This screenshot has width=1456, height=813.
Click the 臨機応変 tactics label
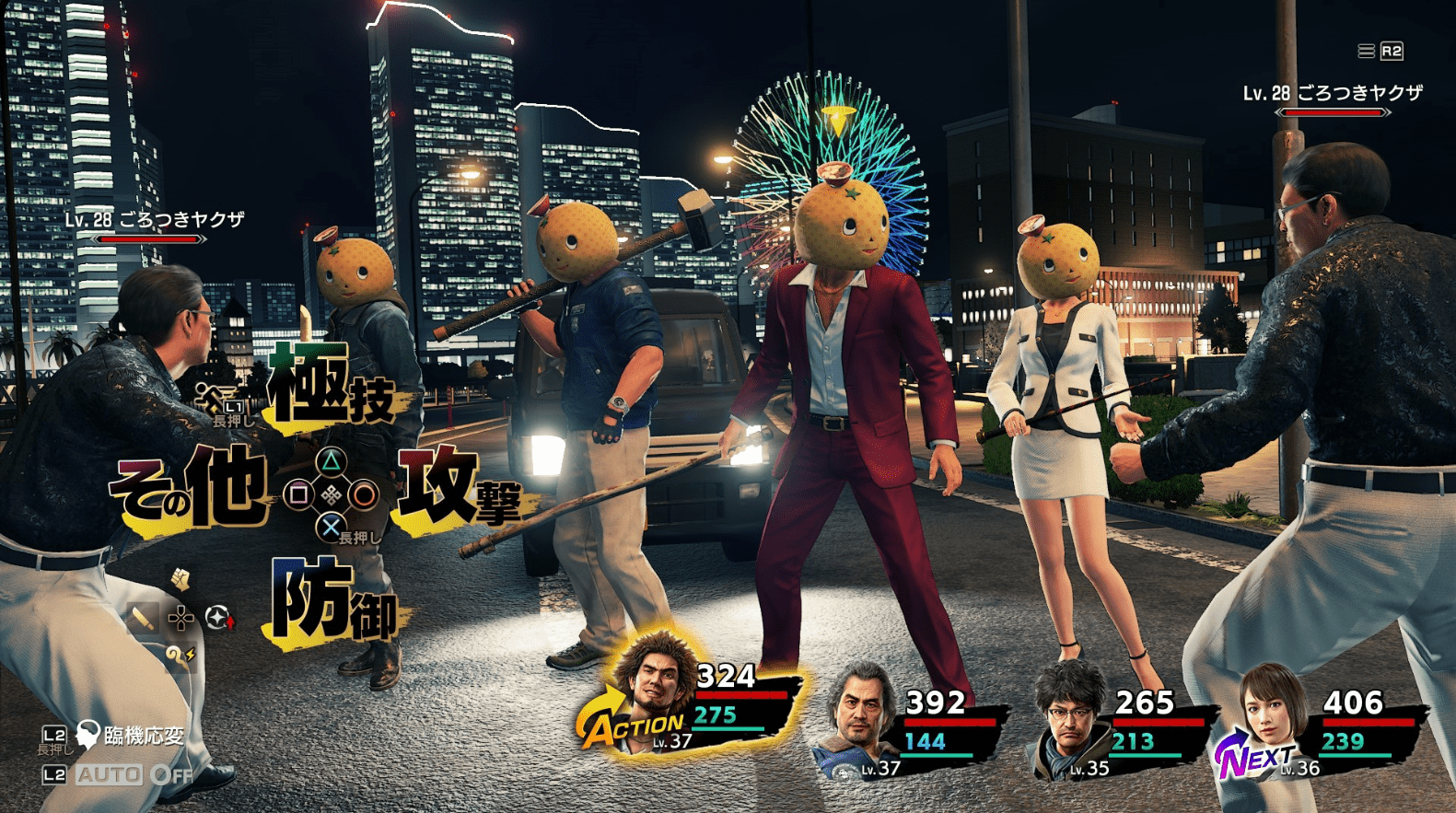click(x=143, y=735)
